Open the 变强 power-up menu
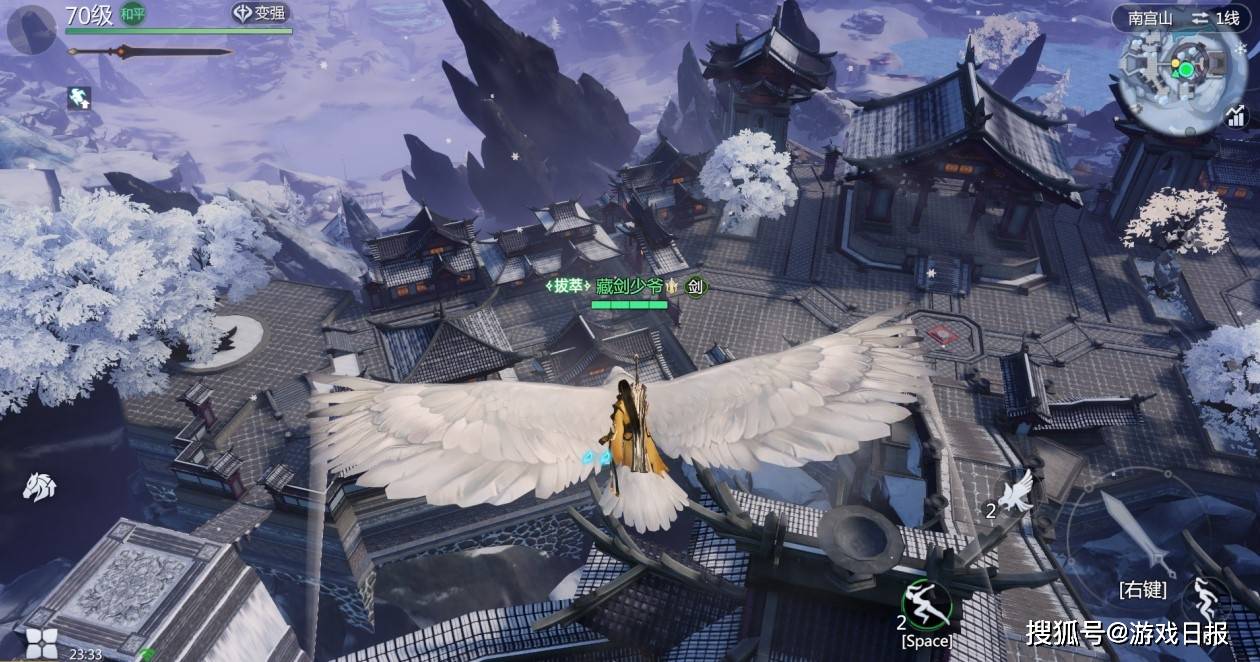The width and height of the screenshot is (1260, 662). (x=259, y=13)
